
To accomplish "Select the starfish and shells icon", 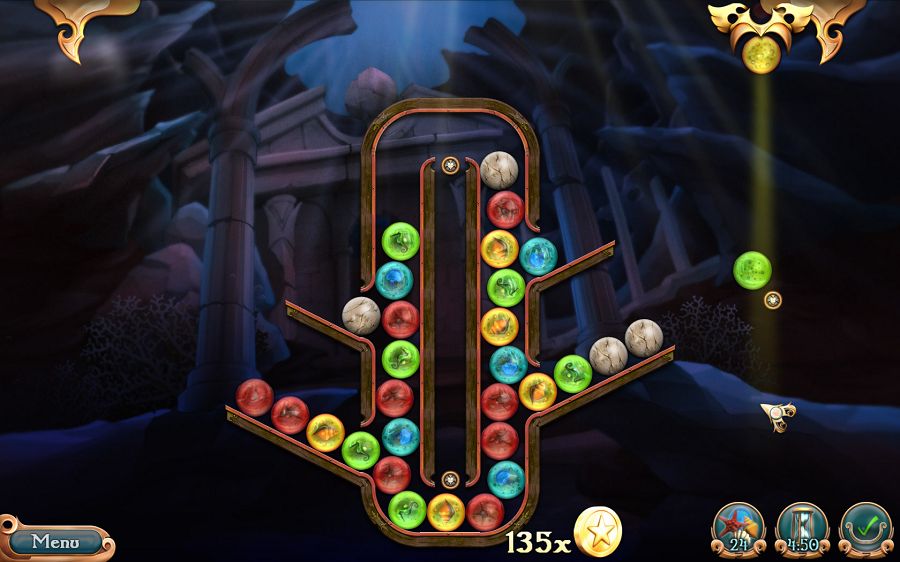I will tap(738, 527).
